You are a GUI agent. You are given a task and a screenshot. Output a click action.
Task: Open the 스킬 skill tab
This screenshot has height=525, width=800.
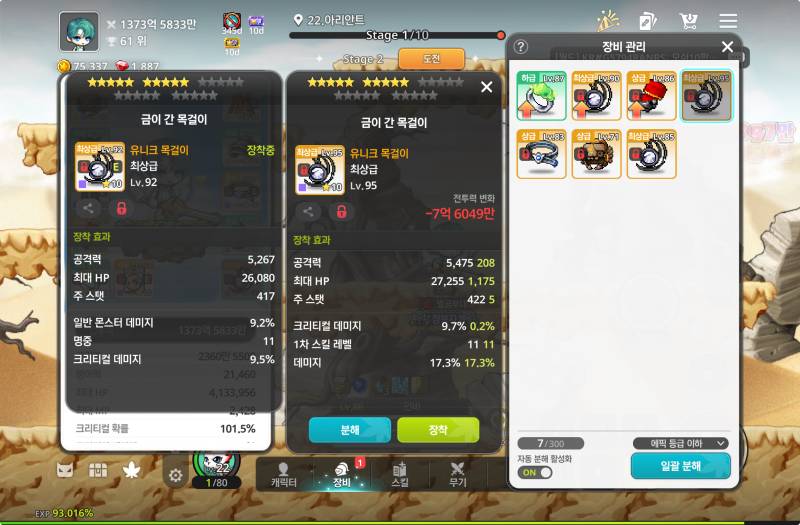[x=399, y=474]
